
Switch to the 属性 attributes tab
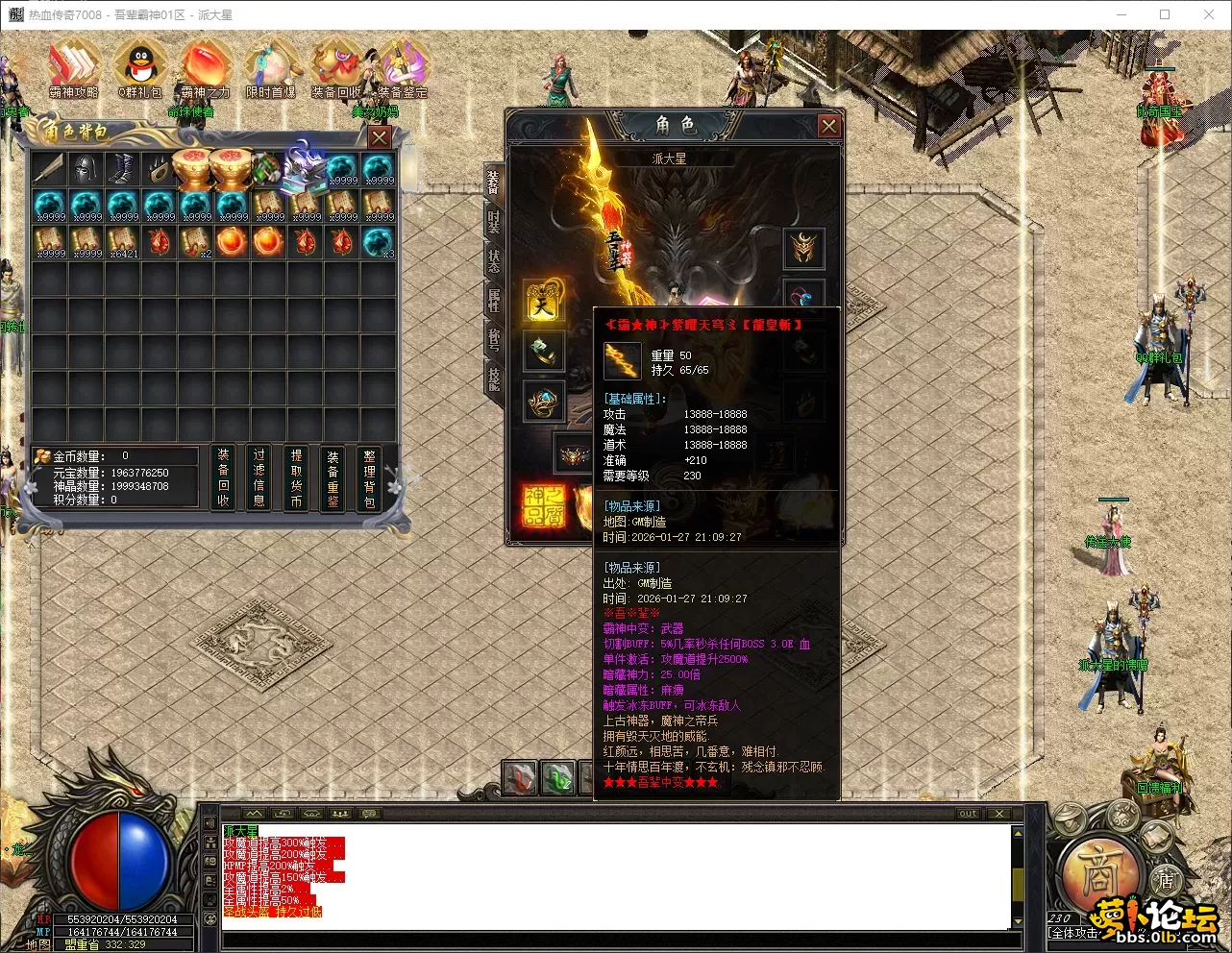(494, 300)
